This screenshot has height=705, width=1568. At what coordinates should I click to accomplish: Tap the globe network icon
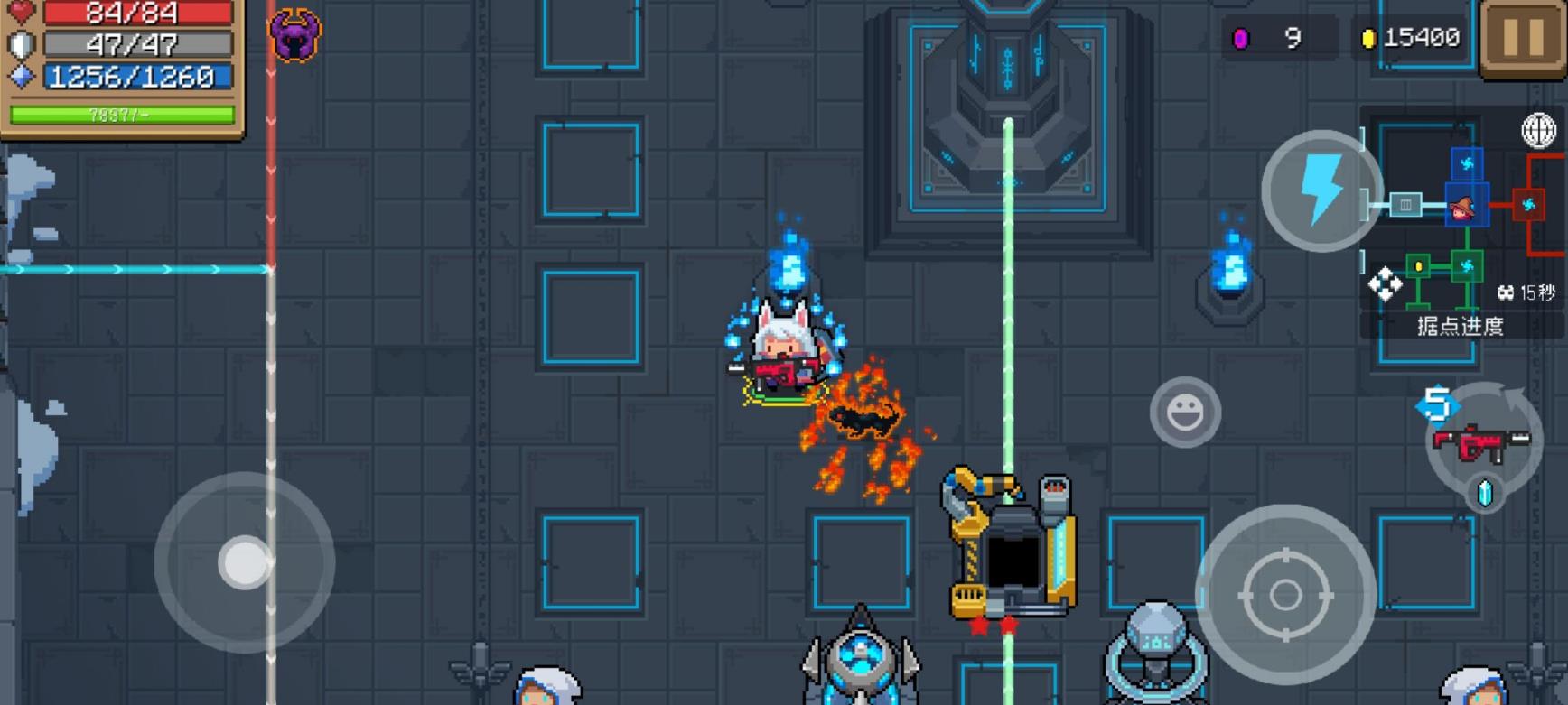tap(1538, 131)
